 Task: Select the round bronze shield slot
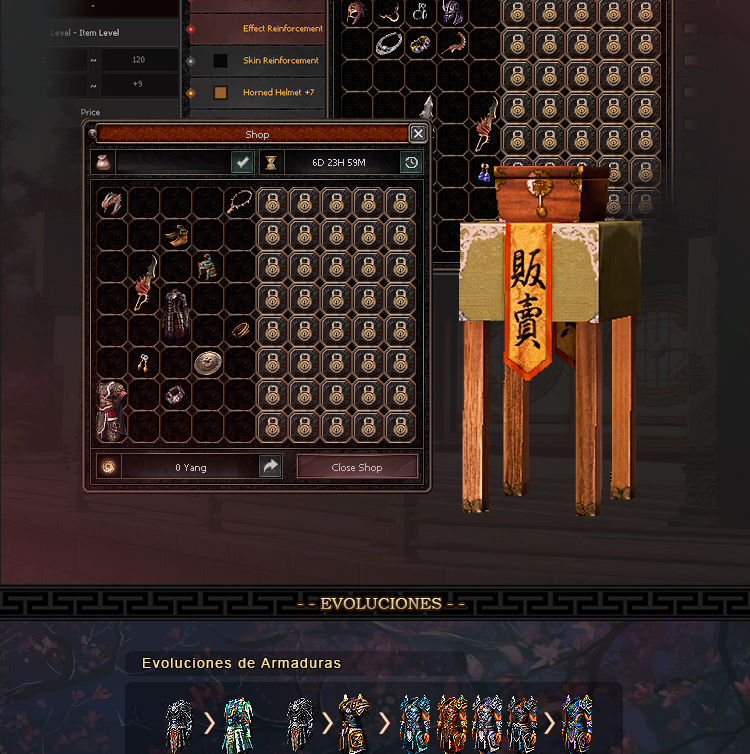click(208, 362)
